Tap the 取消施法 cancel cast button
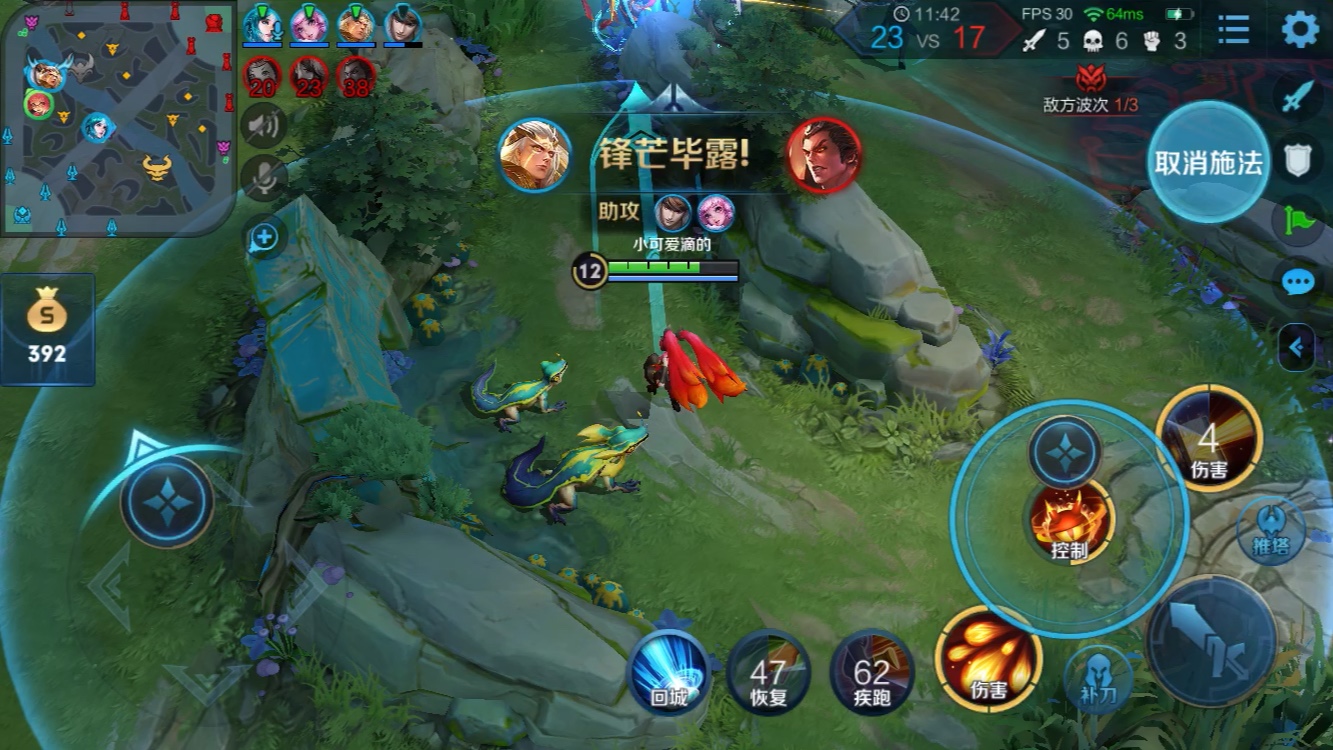Screen dimensions: 1333x750 [x=1208, y=163]
